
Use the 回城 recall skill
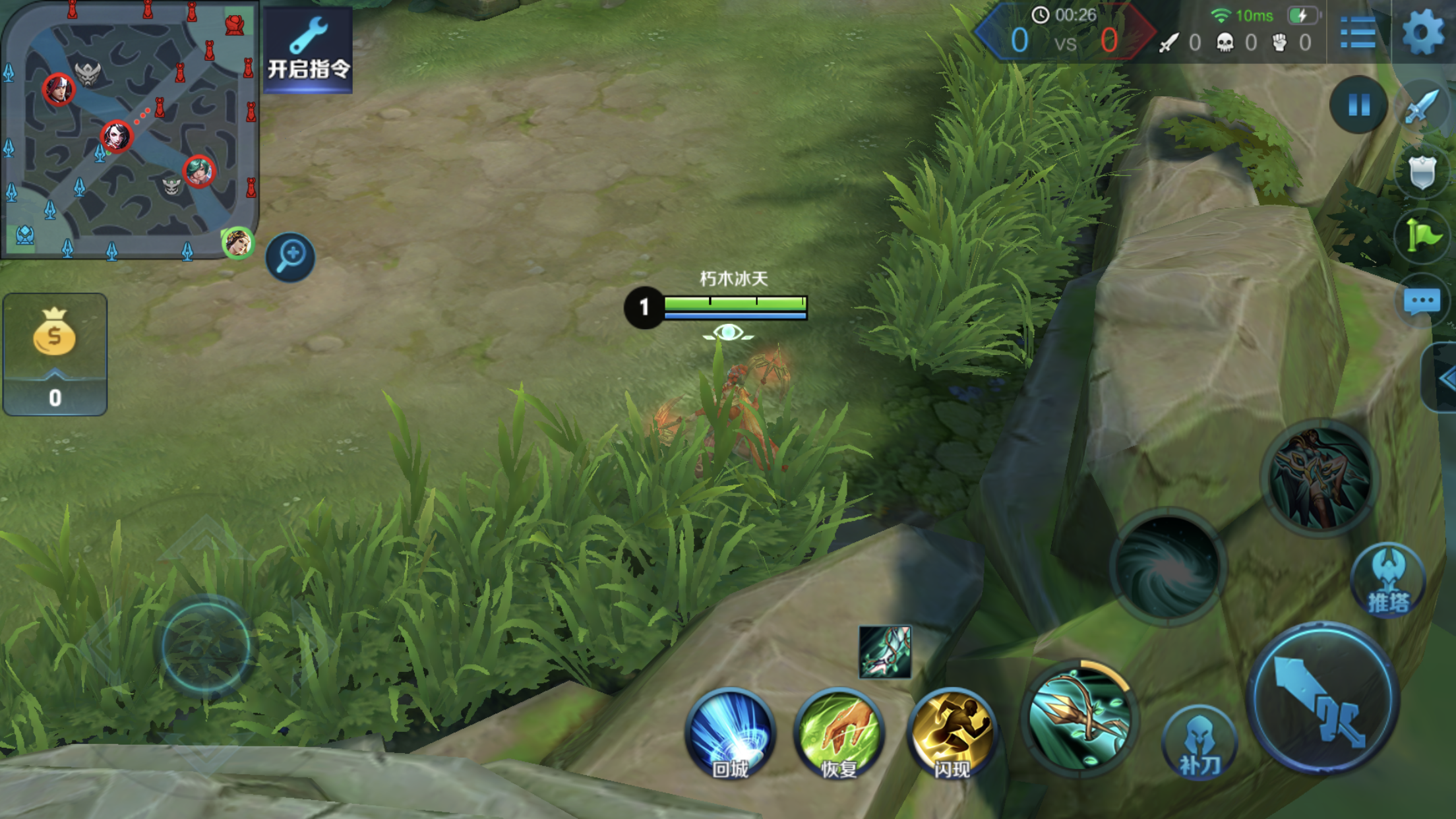pyautogui.click(x=731, y=733)
